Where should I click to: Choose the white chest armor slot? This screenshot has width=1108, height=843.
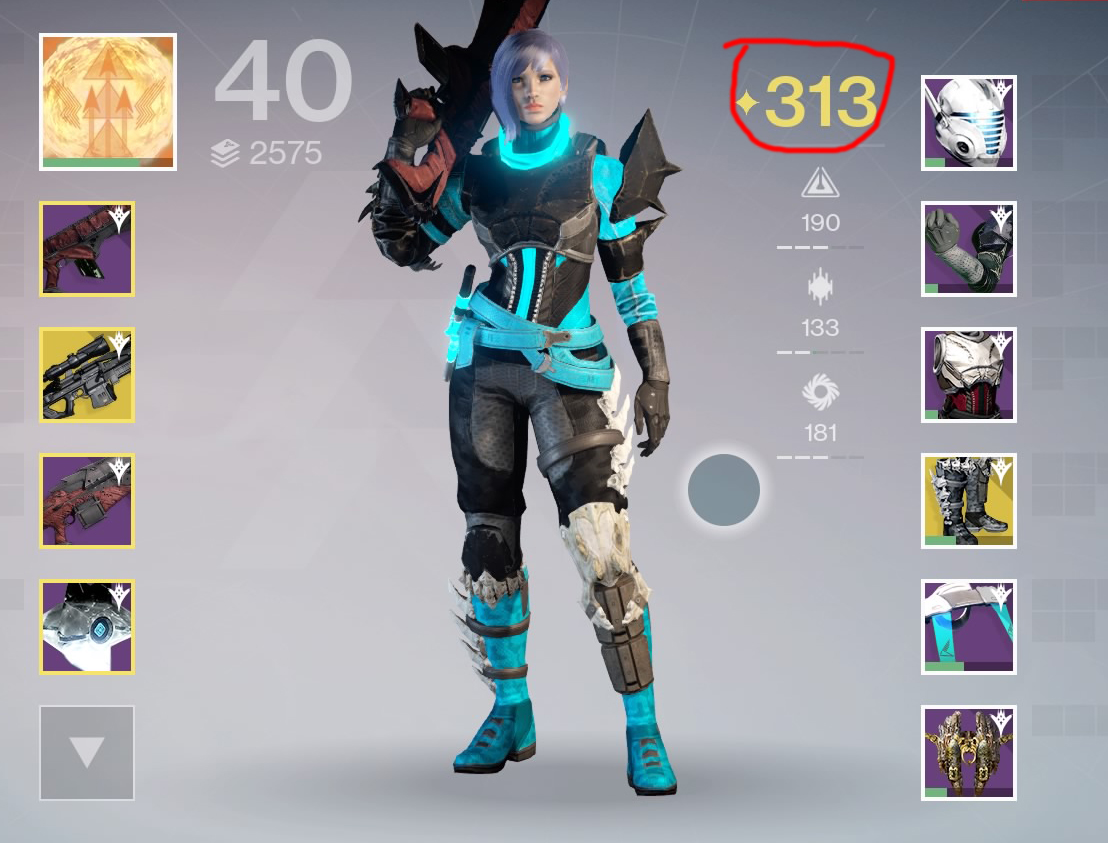969,375
